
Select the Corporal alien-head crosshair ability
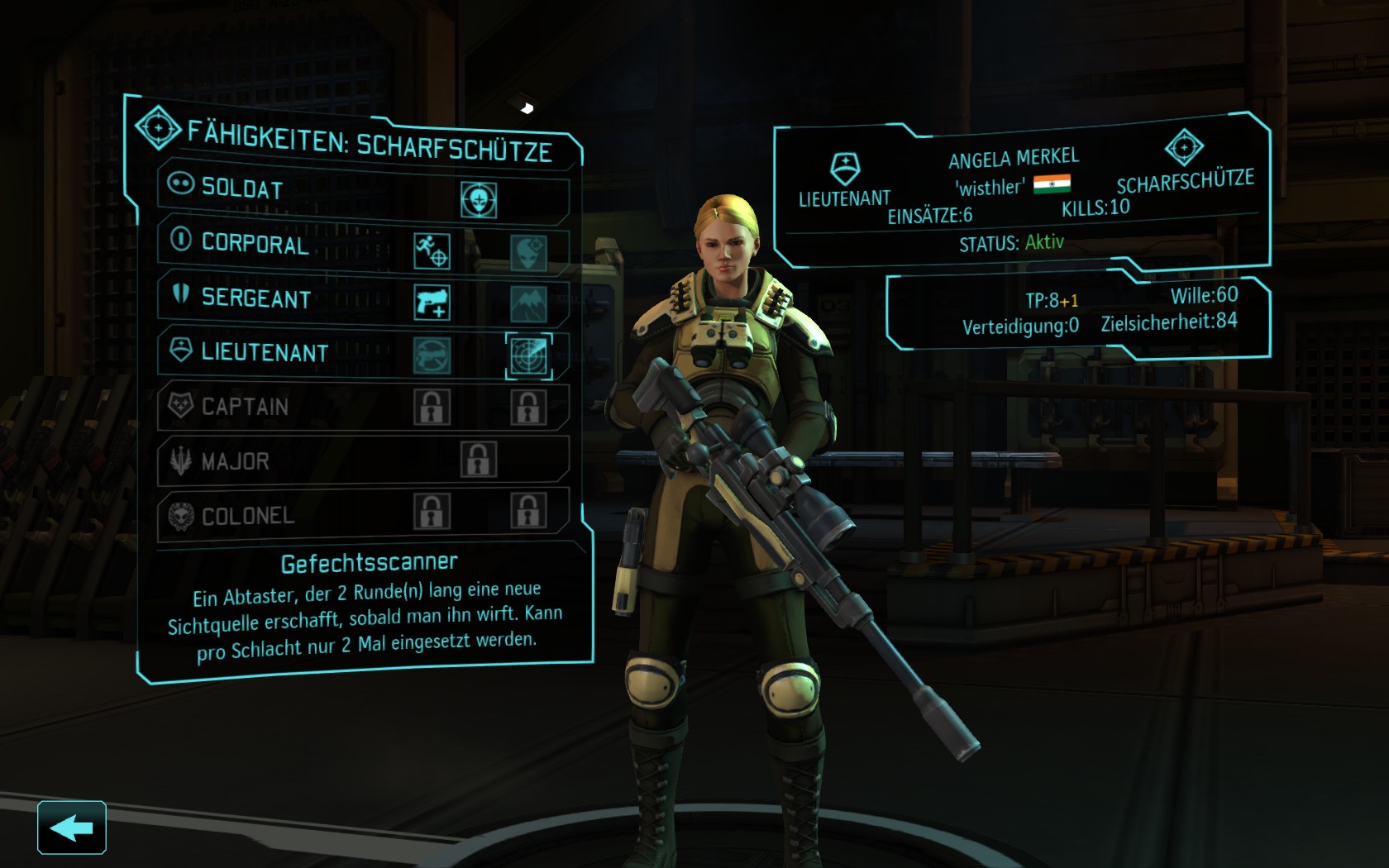[527, 252]
